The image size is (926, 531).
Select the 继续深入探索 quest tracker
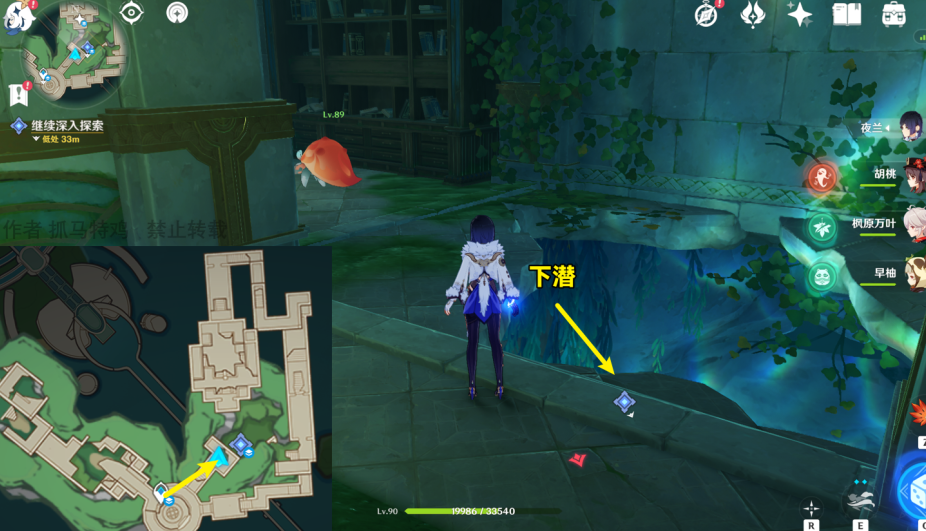[x=66, y=126]
